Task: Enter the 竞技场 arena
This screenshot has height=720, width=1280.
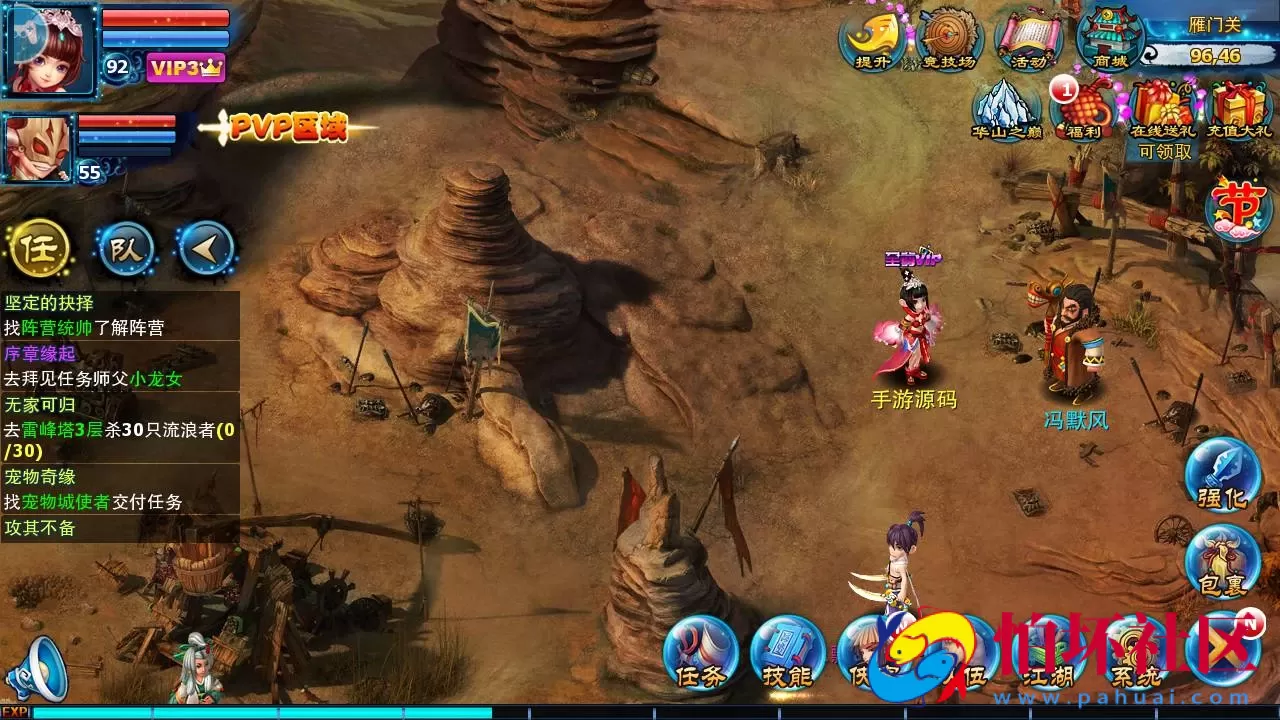Action: (948, 40)
